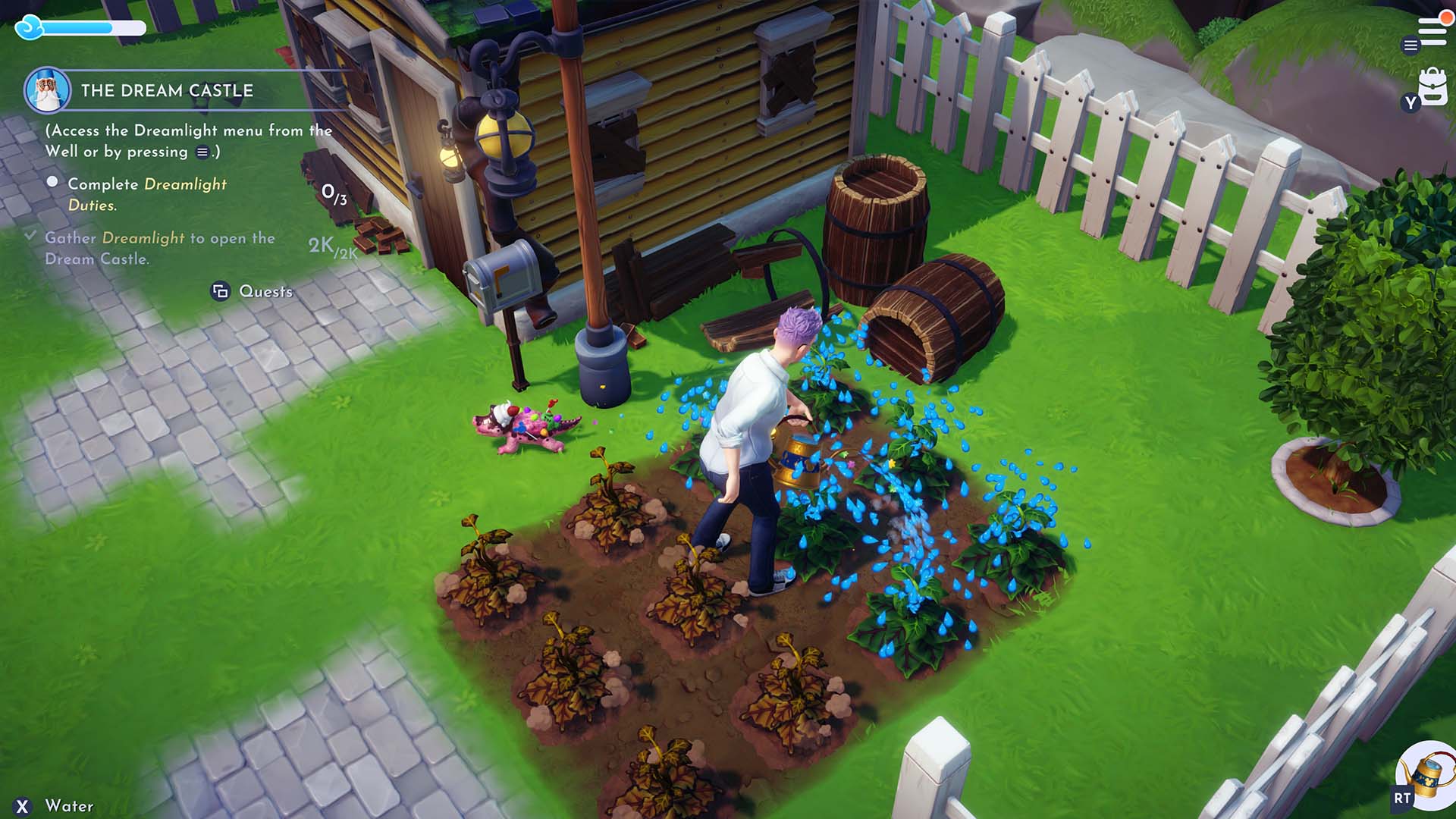Select the bullet beside Complete Dreamlight Duties
The height and width of the screenshot is (819, 1456).
click(x=52, y=181)
